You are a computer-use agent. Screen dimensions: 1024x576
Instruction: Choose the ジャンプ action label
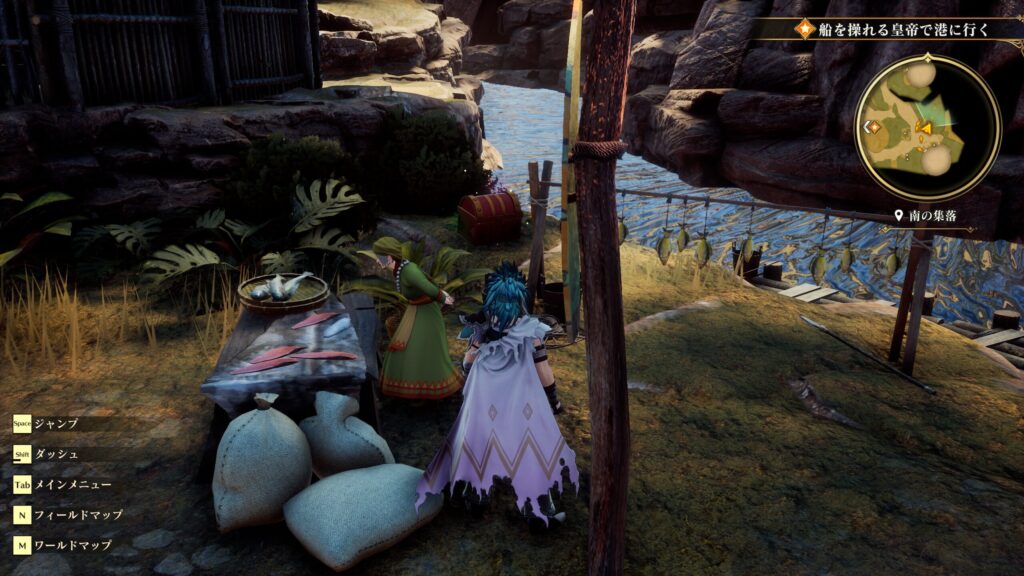(56, 423)
